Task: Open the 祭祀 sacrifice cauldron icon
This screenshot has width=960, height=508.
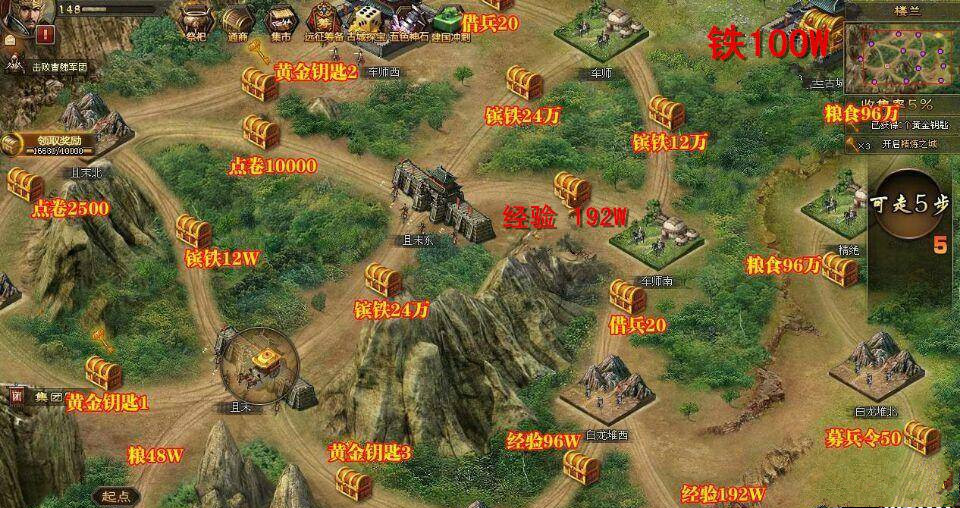Action: click(x=194, y=20)
